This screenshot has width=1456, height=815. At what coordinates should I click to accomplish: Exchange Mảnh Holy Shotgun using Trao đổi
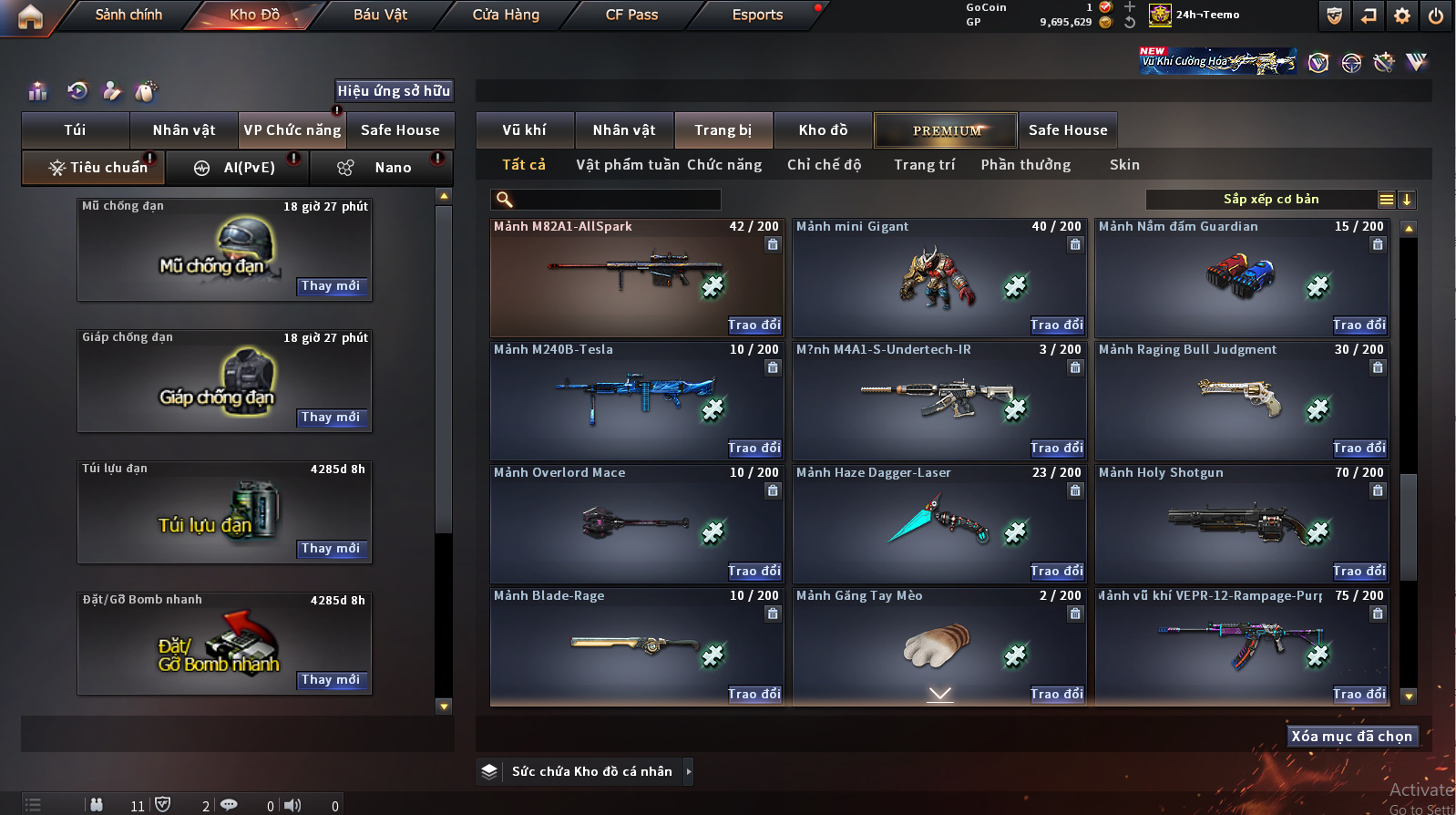pyautogui.click(x=1359, y=572)
